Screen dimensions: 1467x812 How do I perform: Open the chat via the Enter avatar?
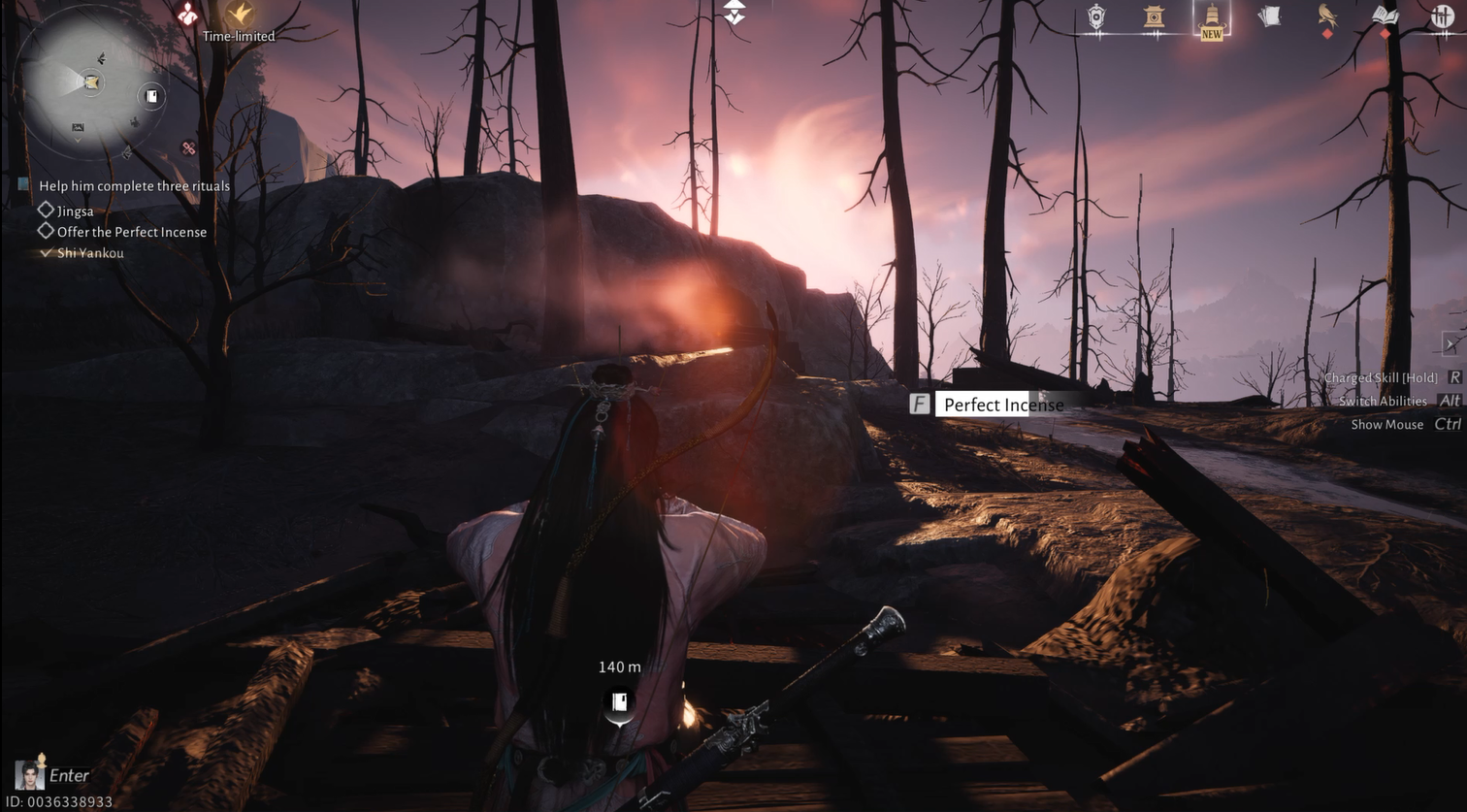pos(29,775)
